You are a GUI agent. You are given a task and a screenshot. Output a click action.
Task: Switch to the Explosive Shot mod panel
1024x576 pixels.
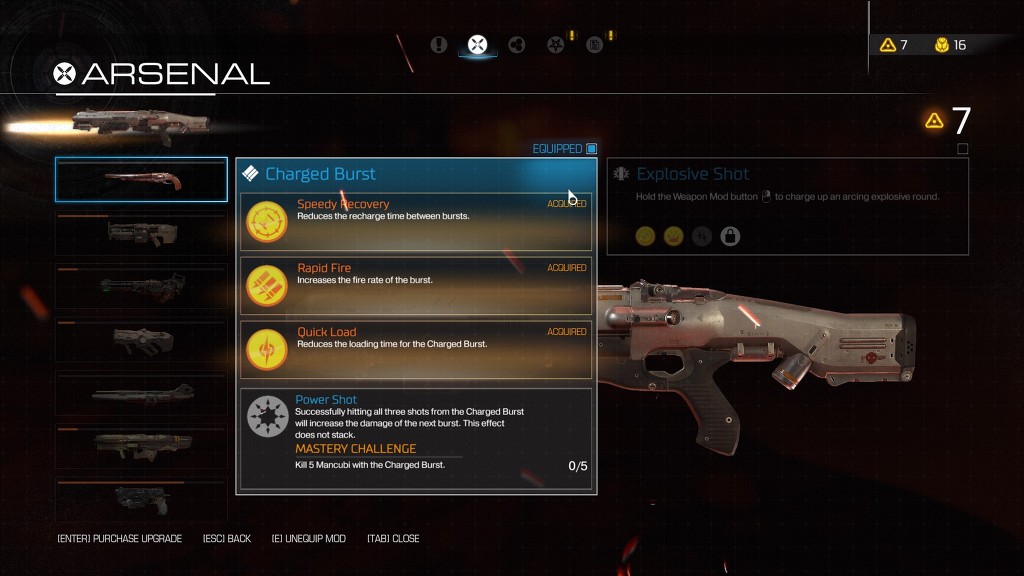pyautogui.click(x=788, y=207)
